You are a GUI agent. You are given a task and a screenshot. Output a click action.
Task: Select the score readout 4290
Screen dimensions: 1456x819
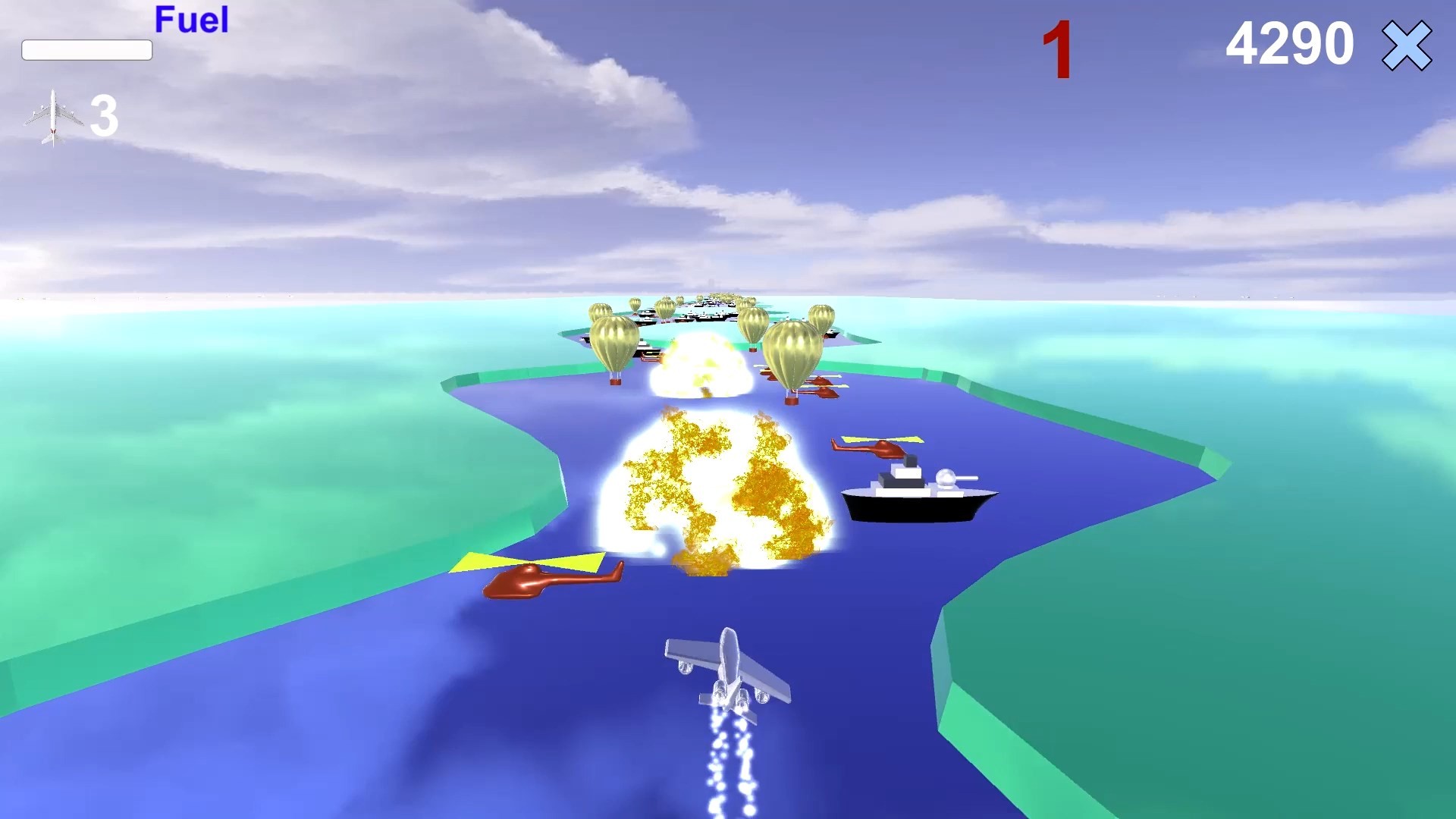pyautogui.click(x=1289, y=44)
